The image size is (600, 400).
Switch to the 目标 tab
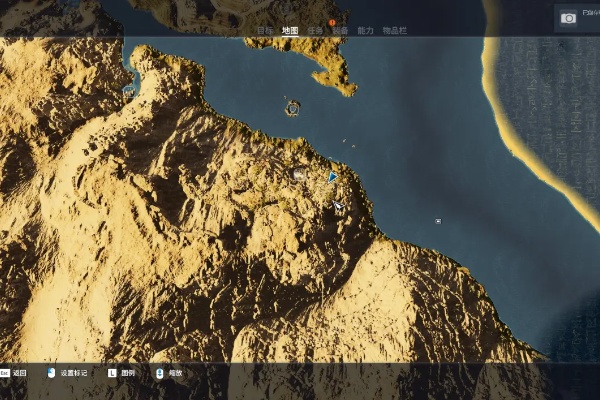[x=264, y=31]
